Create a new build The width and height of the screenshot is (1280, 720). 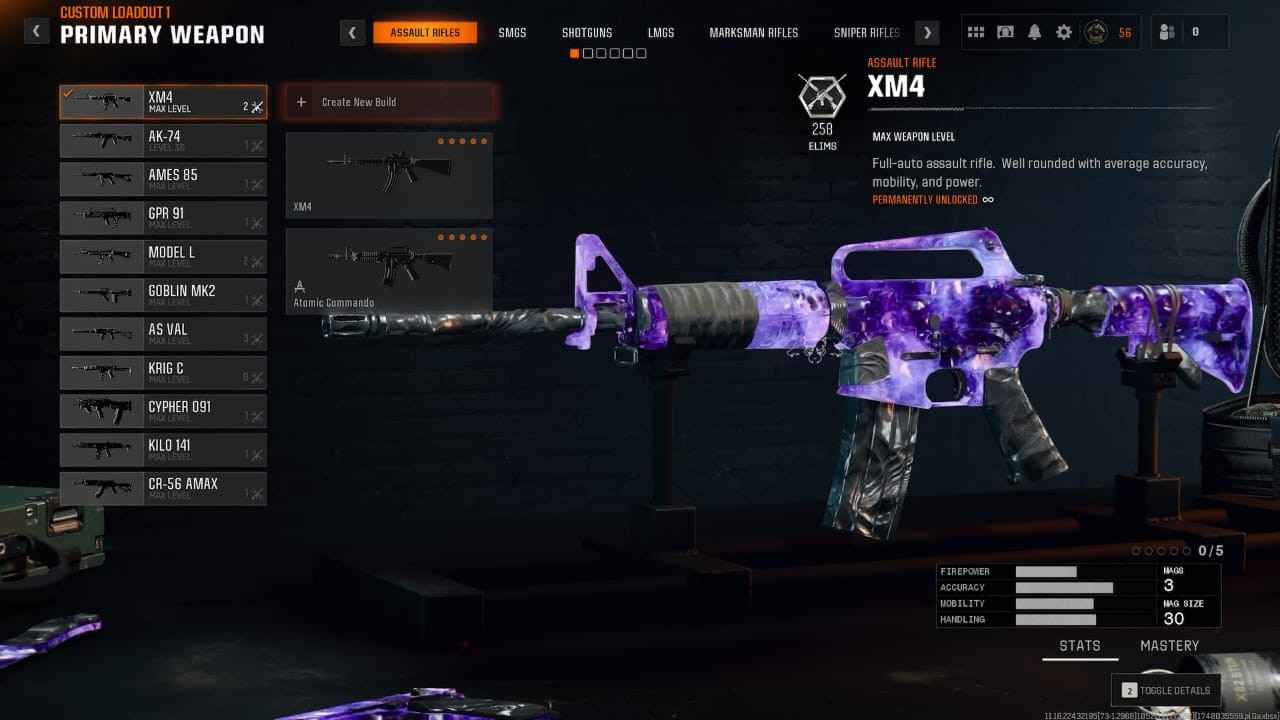coord(390,102)
